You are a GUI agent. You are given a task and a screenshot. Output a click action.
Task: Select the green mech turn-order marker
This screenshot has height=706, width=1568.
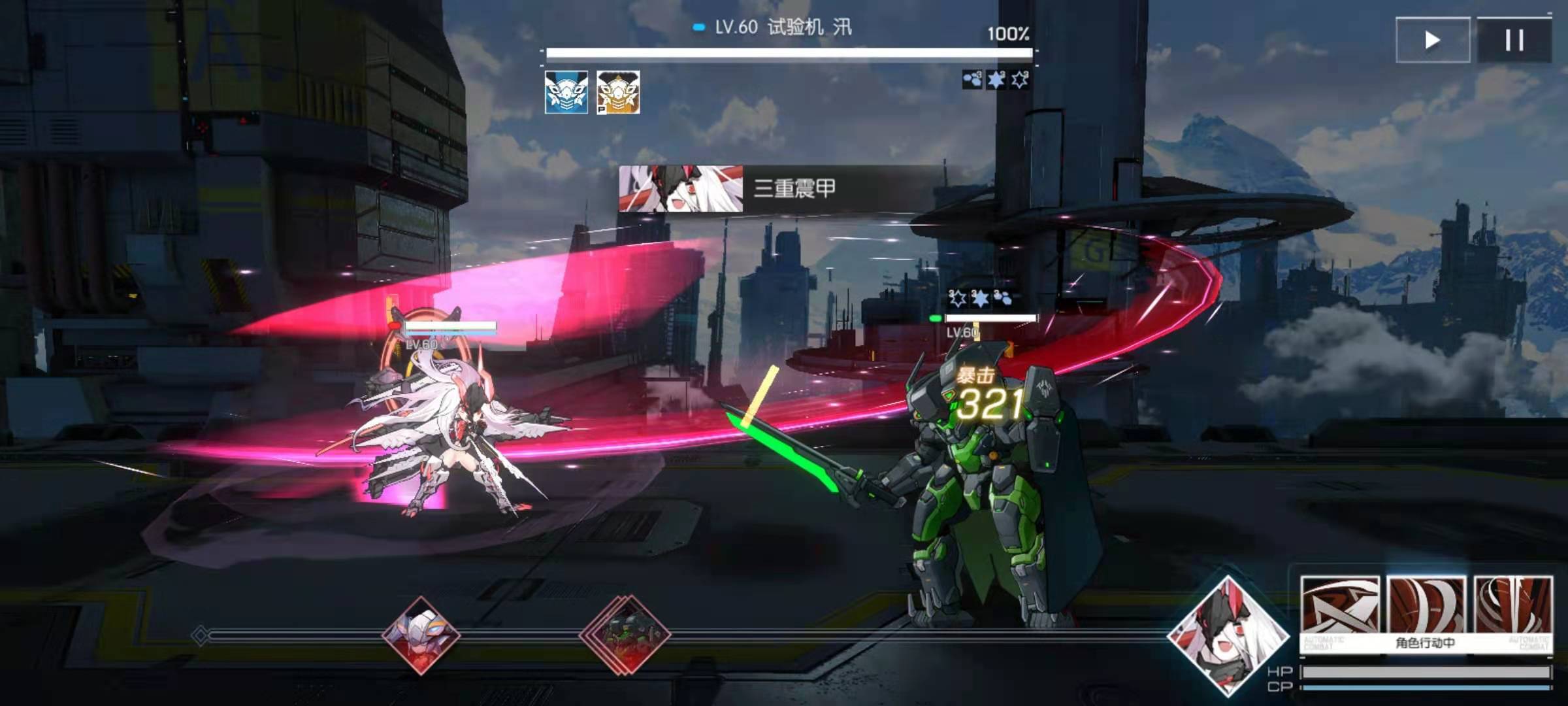[x=626, y=634]
